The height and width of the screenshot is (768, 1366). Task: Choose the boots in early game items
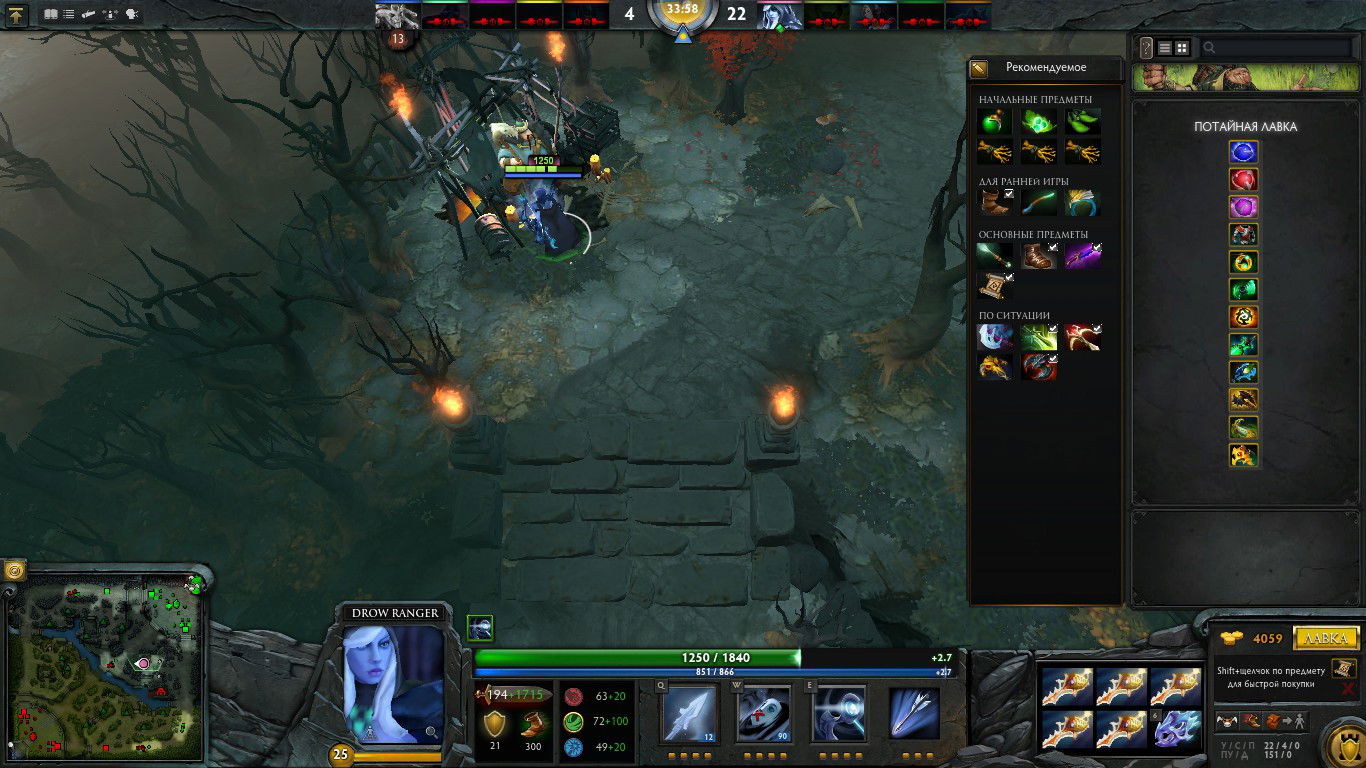click(996, 202)
